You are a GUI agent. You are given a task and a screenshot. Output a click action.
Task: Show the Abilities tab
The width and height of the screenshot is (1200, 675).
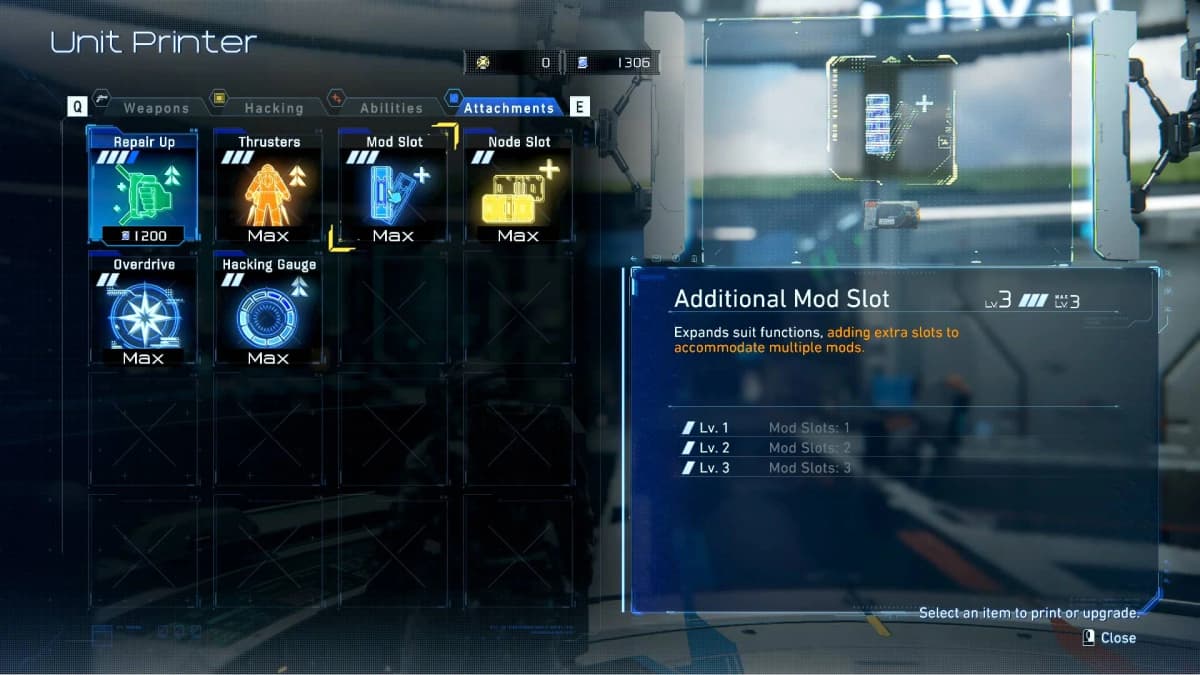391,108
